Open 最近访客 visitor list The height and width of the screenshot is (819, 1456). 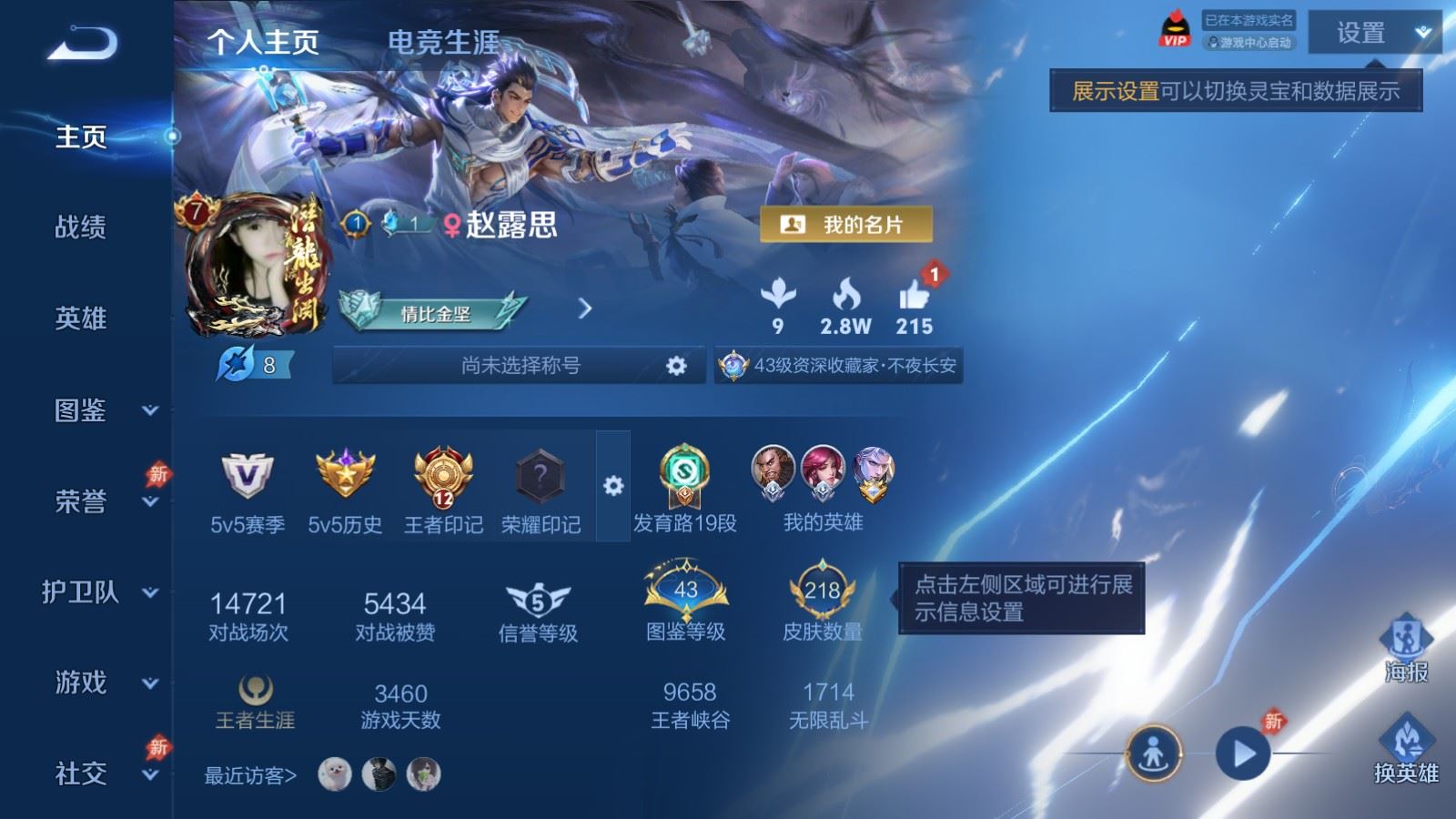(x=250, y=775)
